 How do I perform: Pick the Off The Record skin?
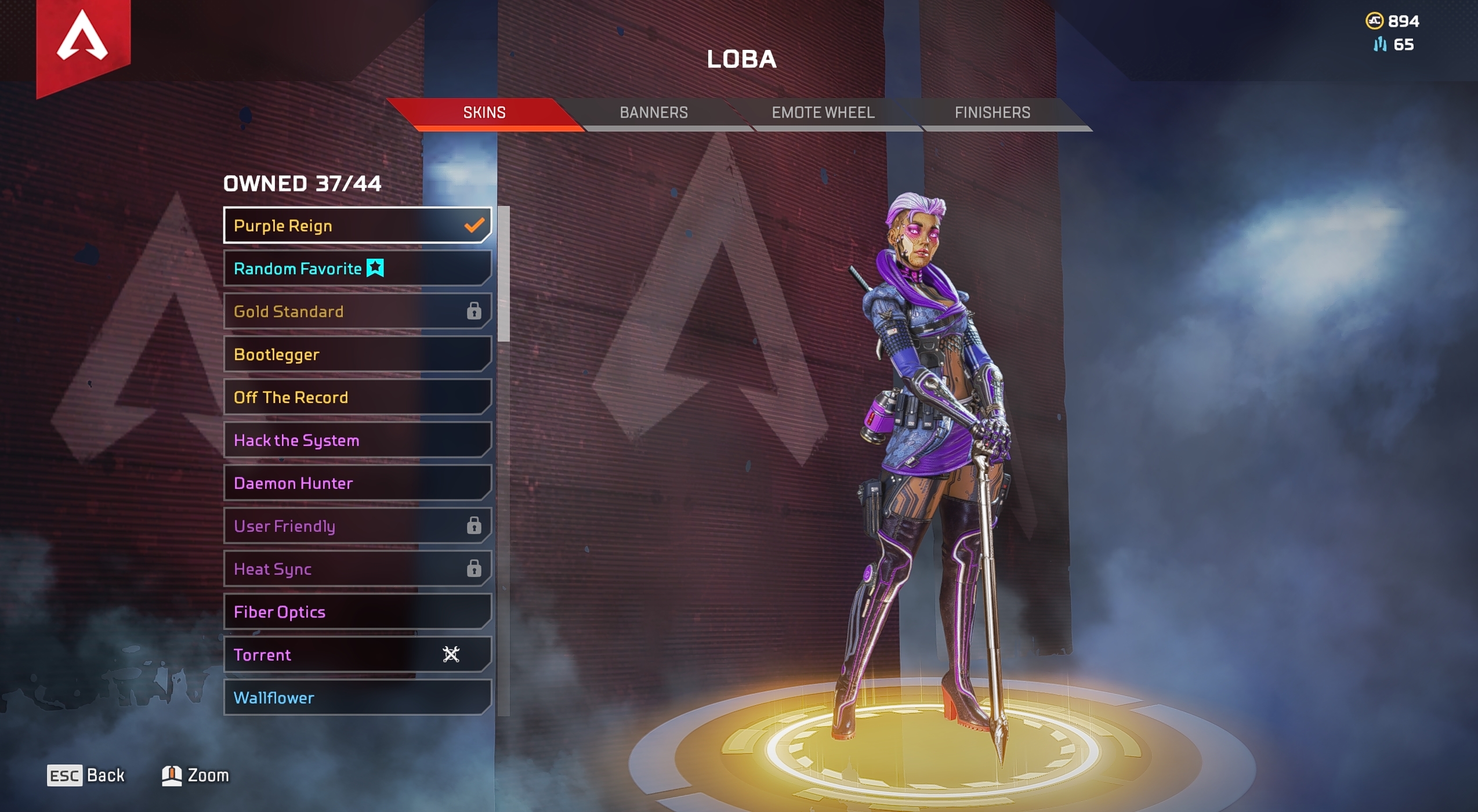(x=357, y=397)
